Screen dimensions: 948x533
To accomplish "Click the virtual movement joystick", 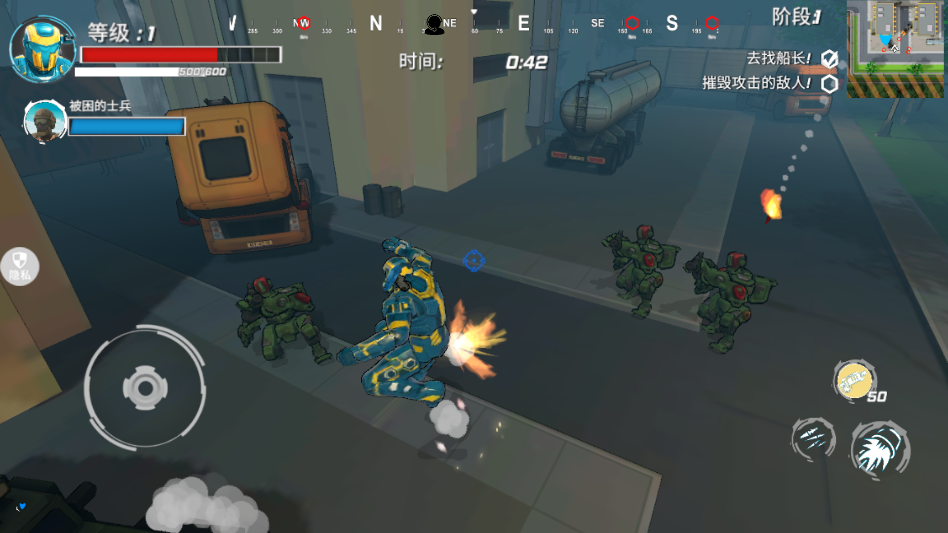I will tap(144, 387).
